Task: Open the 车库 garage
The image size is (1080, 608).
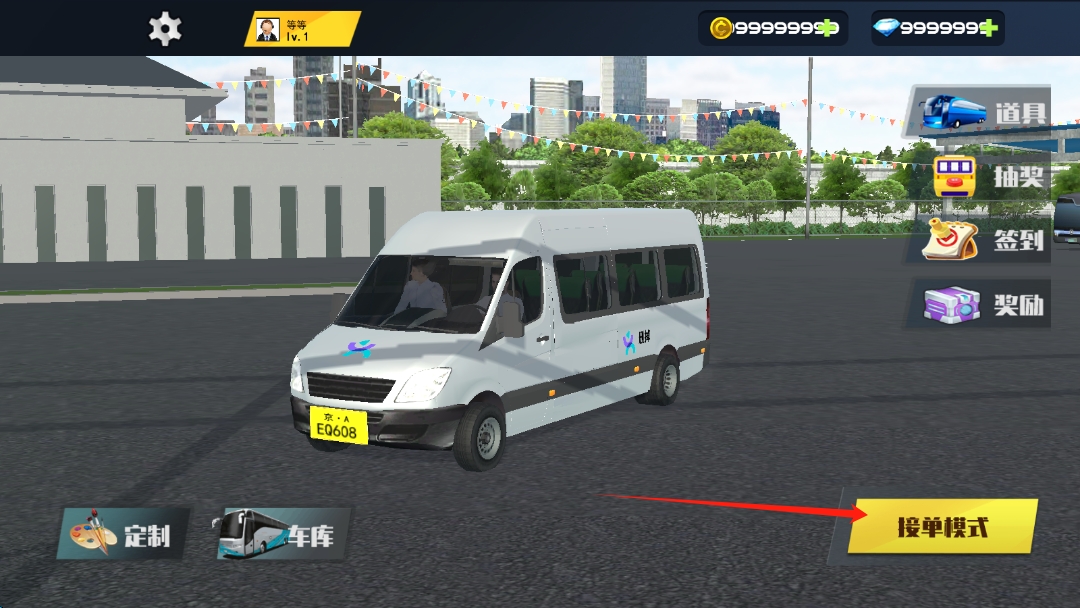Action: point(277,534)
